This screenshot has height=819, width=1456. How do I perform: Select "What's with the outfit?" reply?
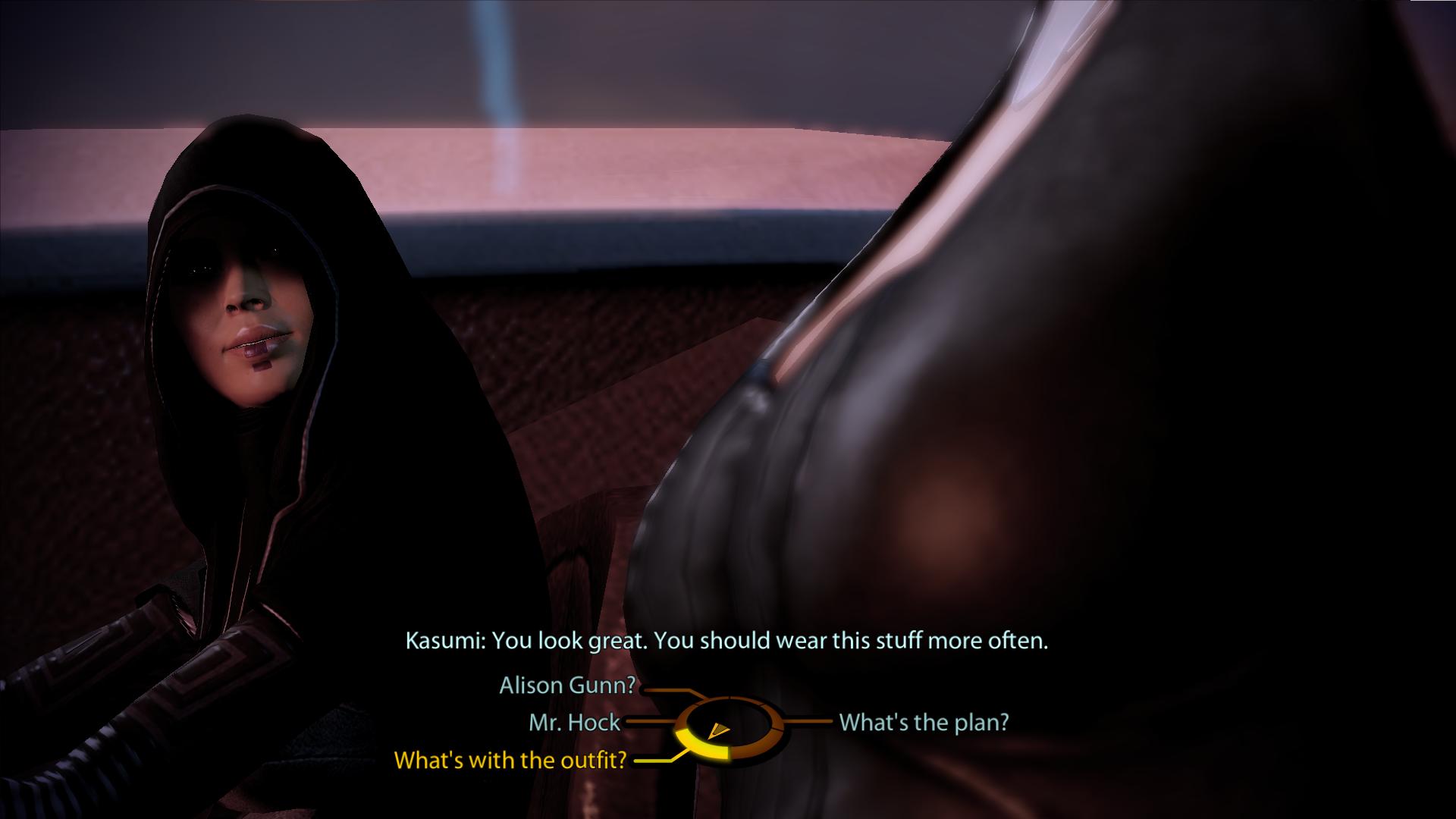510,760
